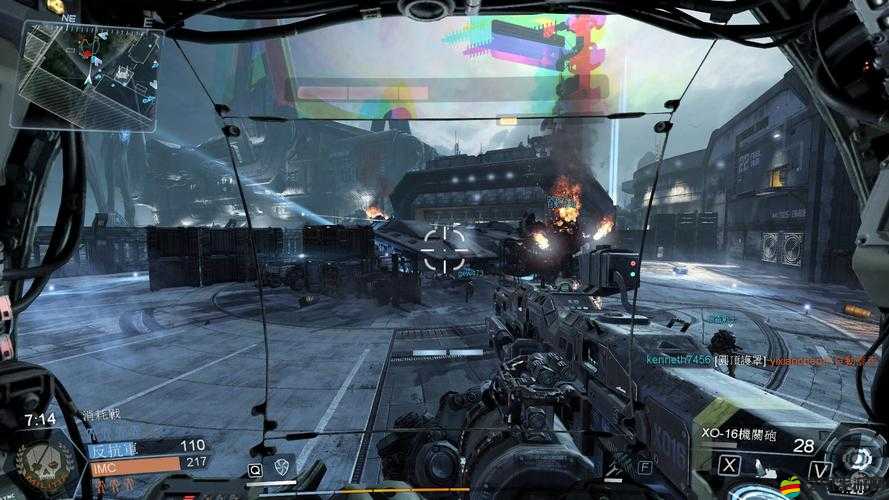This screenshot has width=889, height=500.
Task: Activate the shield tactical ability icon
Action: [x=284, y=467]
